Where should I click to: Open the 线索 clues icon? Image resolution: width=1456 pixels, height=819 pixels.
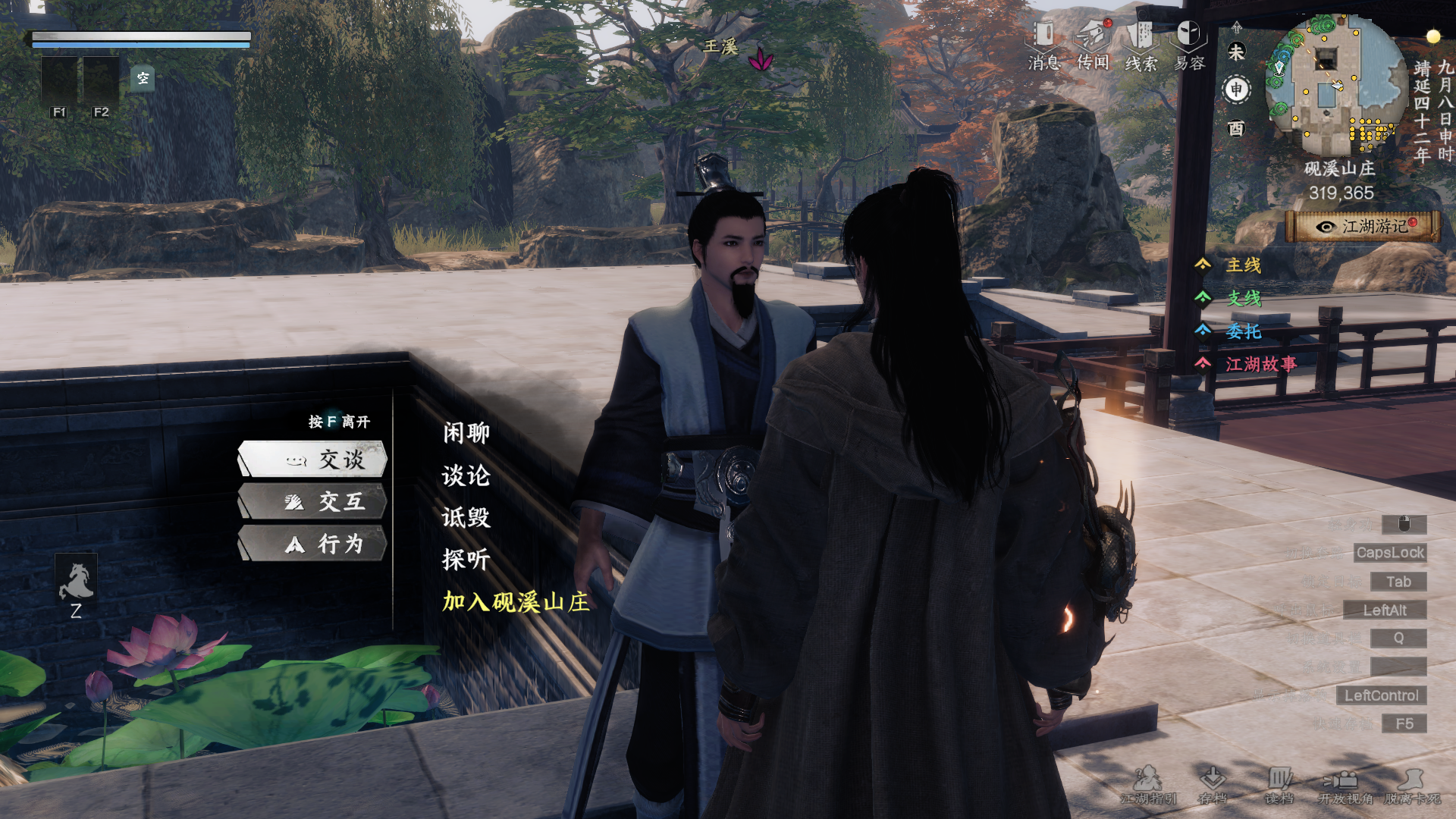coord(1141,44)
